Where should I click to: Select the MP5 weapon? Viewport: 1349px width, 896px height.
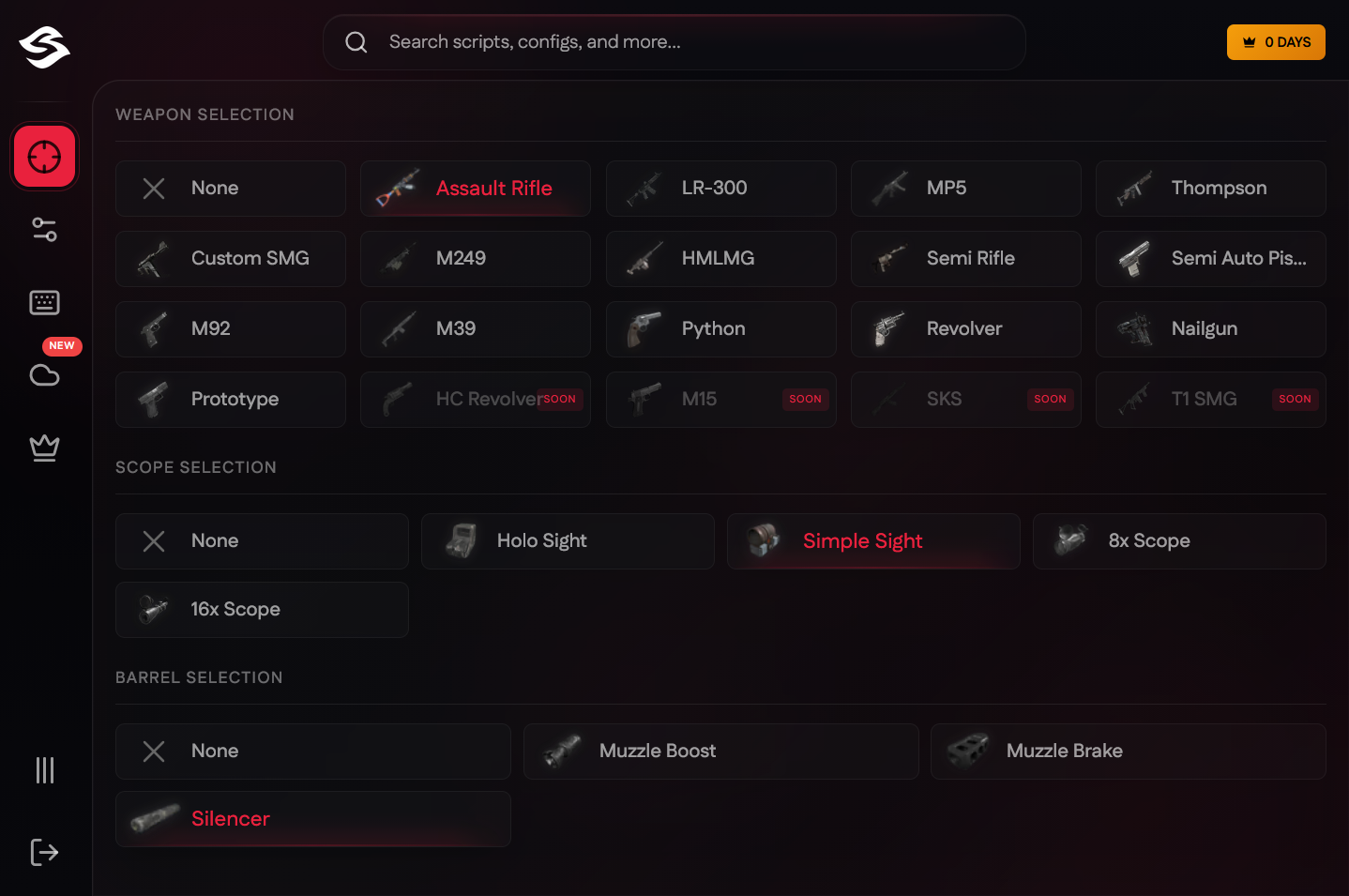[965, 188]
